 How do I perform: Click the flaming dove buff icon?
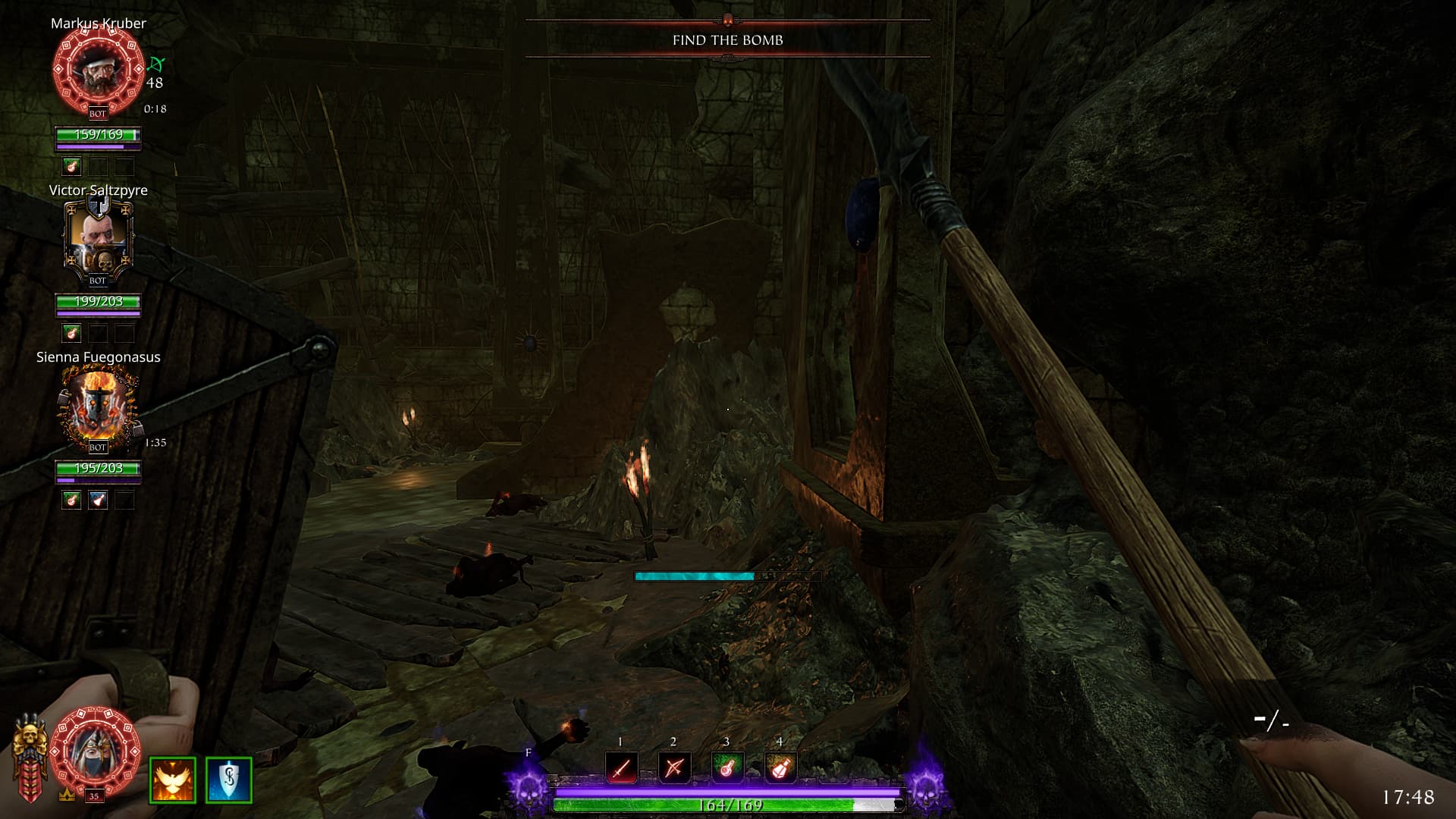click(173, 780)
